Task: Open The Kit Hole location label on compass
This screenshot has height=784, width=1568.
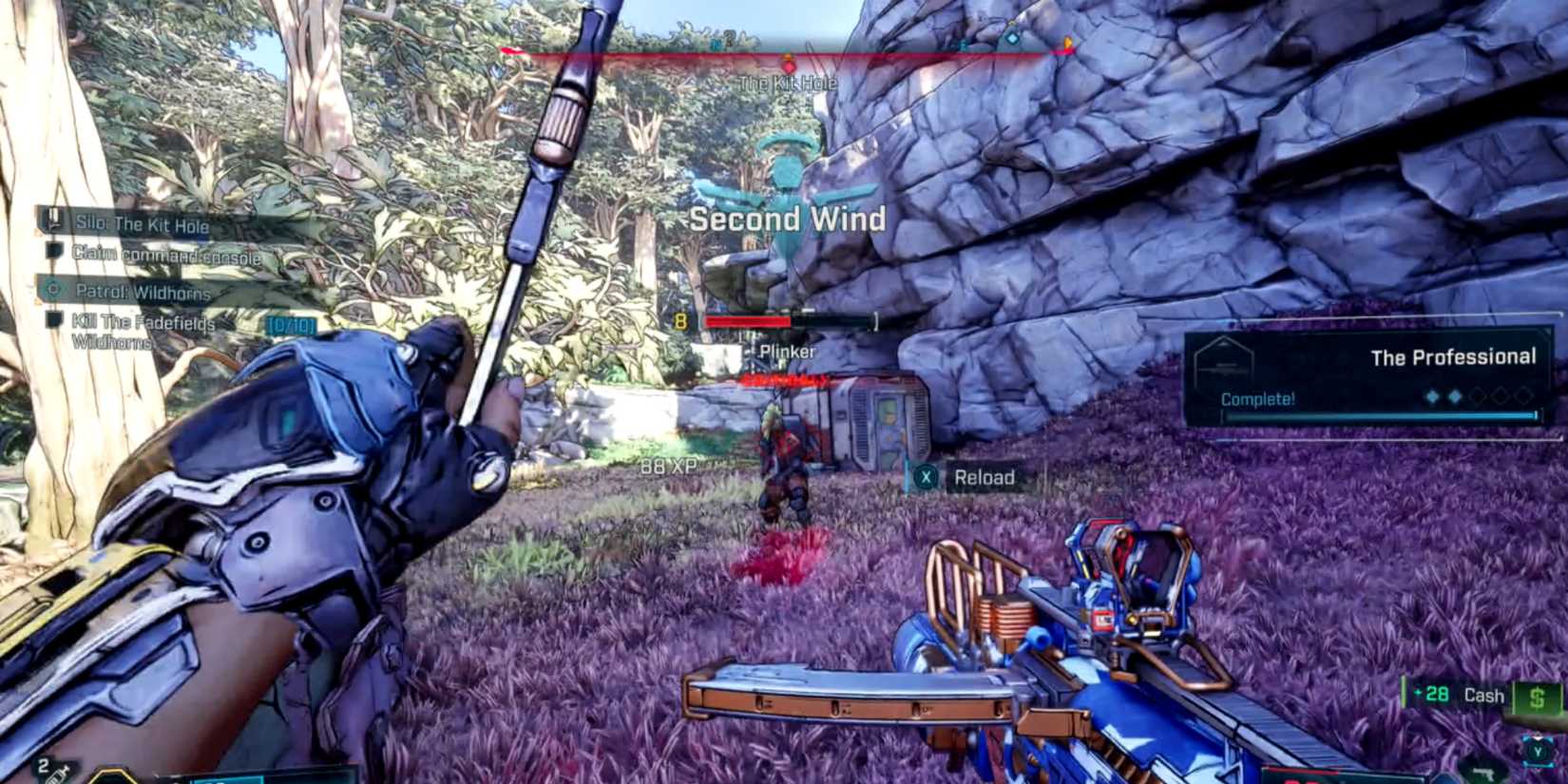Action: (x=786, y=84)
